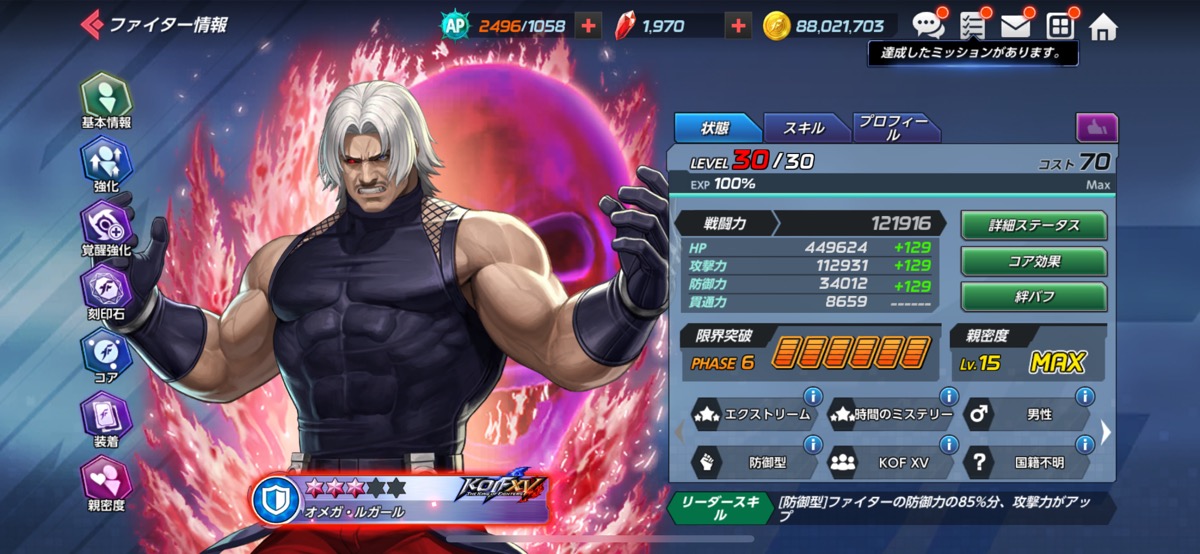Show info for エクストリーム tag
The width and height of the screenshot is (1200, 554).
pos(813,395)
